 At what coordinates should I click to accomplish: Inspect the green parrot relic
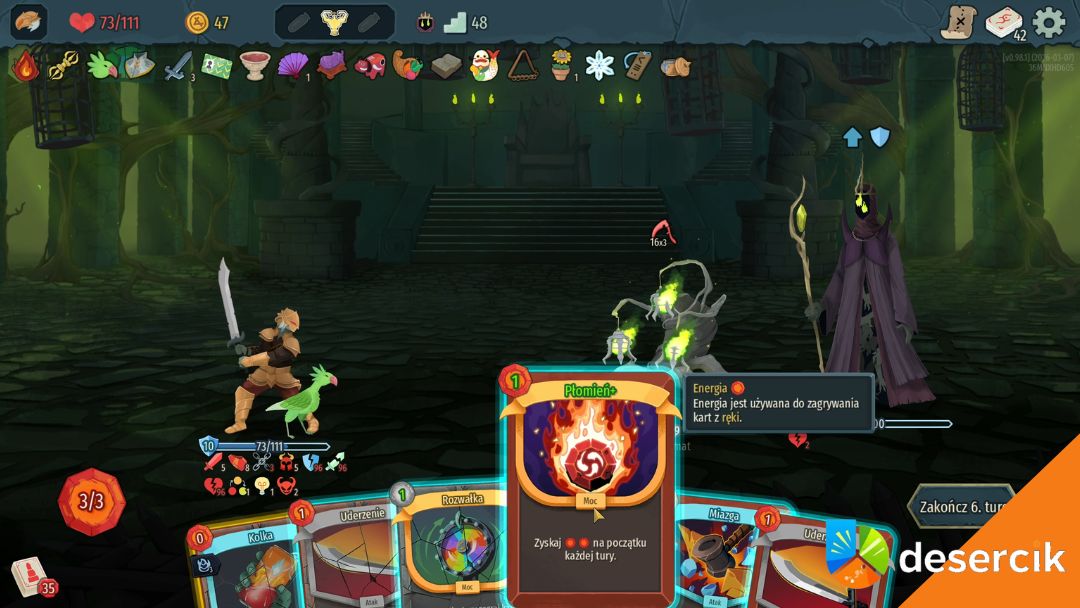click(101, 66)
